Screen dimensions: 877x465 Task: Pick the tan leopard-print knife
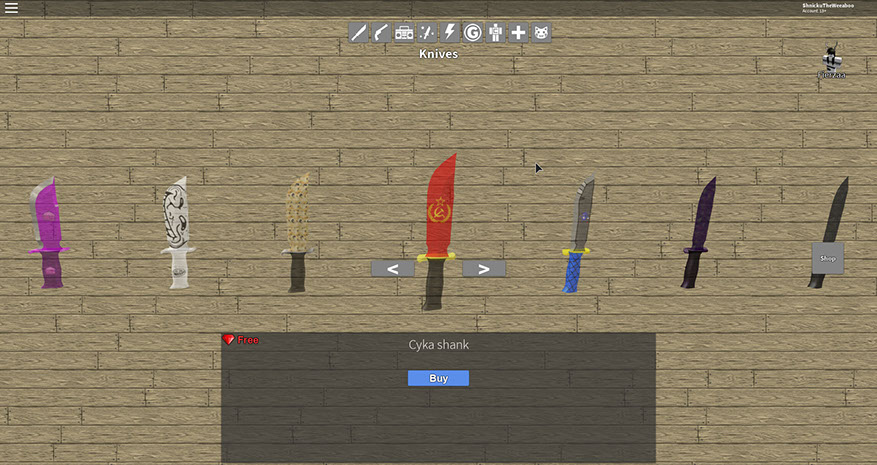pyautogui.click(x=297, y=233)
